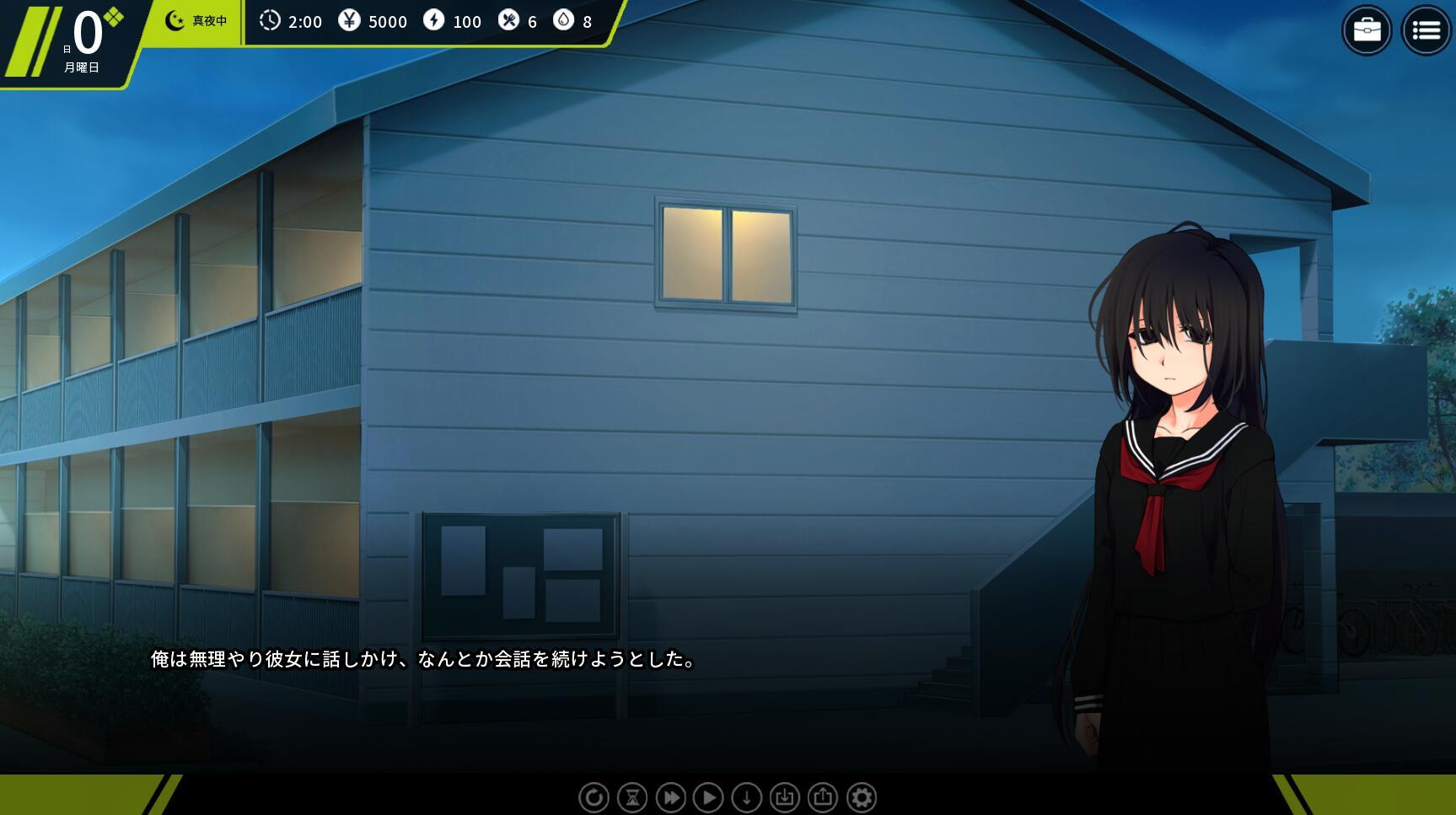
Task: Click the down arrow button
Action: tap(746, 797)
